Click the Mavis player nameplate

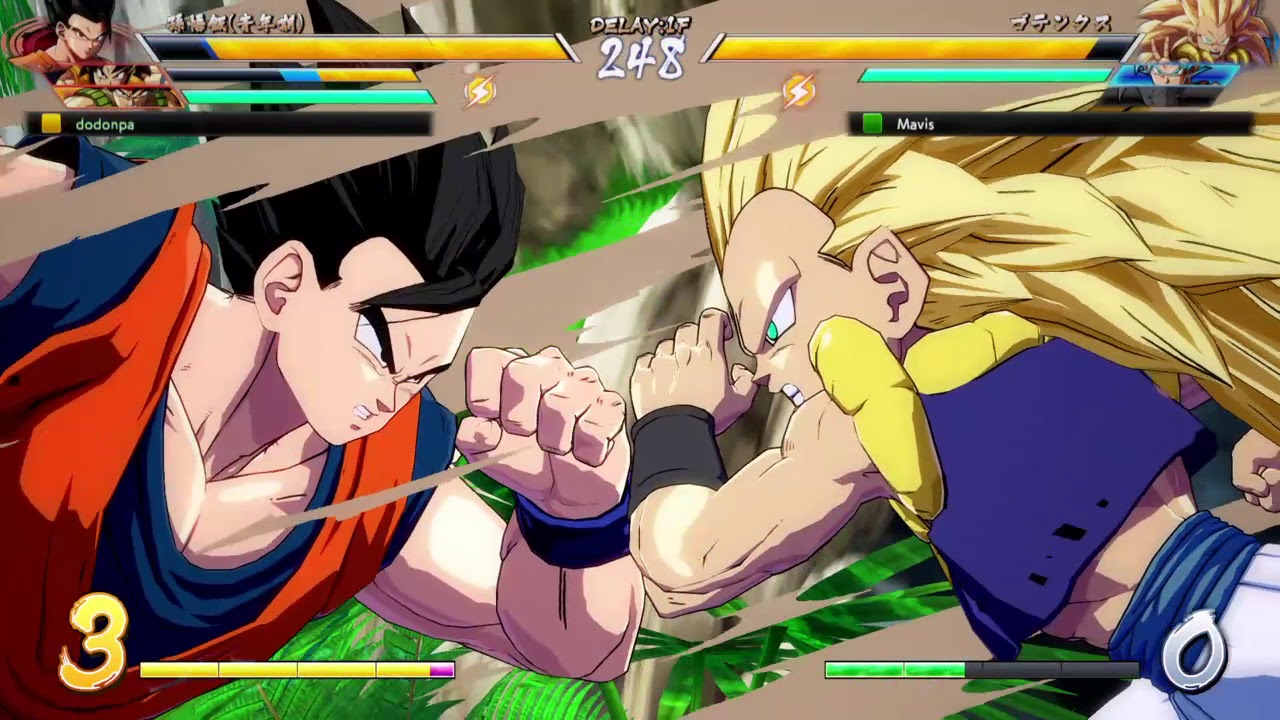click(917, 124)
